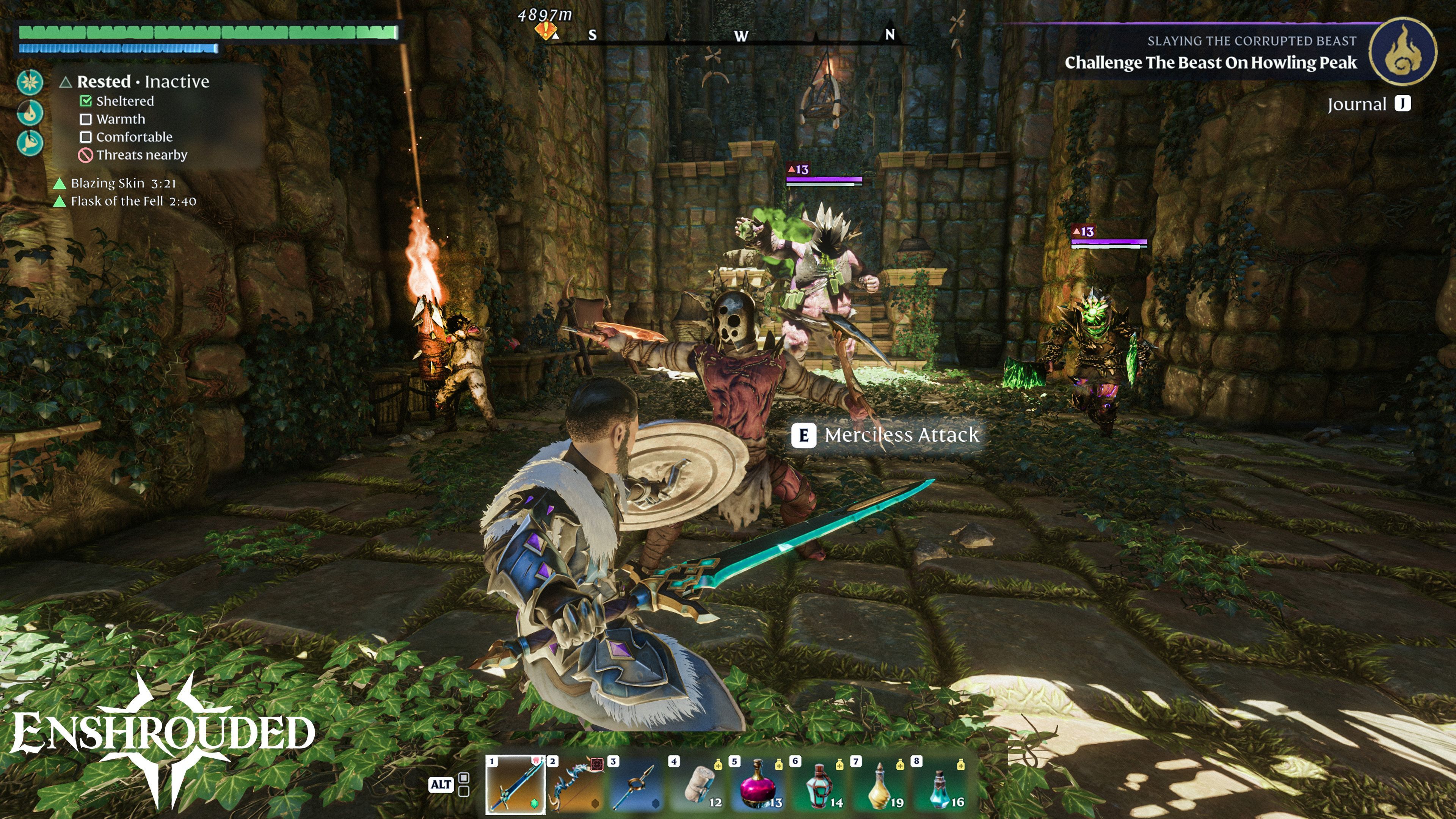The image size is (1456, 819).
Task: Open the Journal
Action: 1368,104
